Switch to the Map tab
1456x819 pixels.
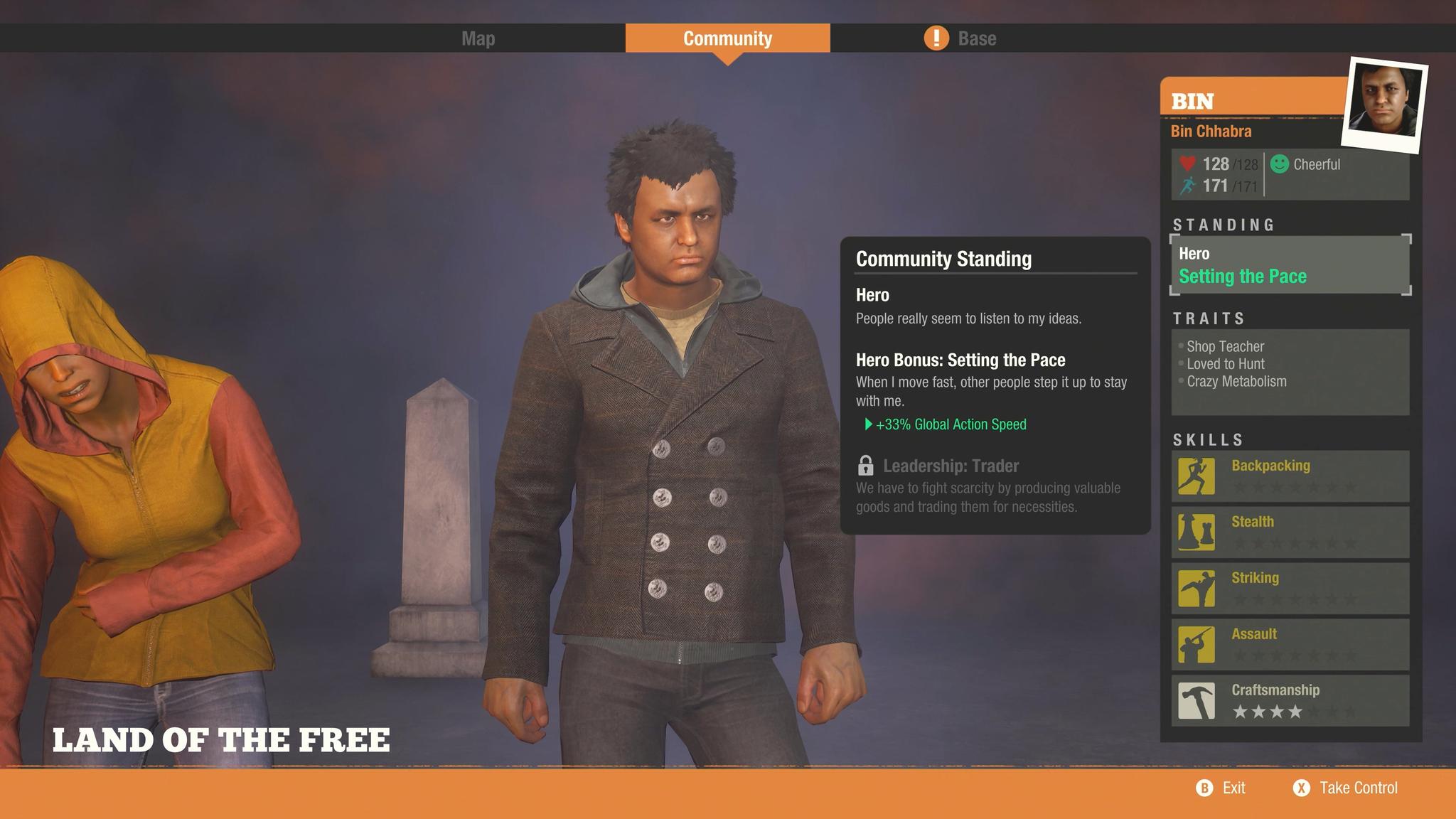click(478, 38)
